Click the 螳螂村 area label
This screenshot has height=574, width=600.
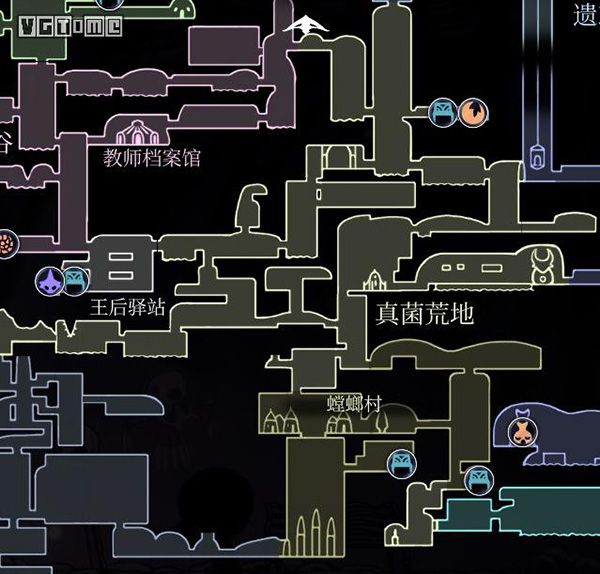click(355, 405)
